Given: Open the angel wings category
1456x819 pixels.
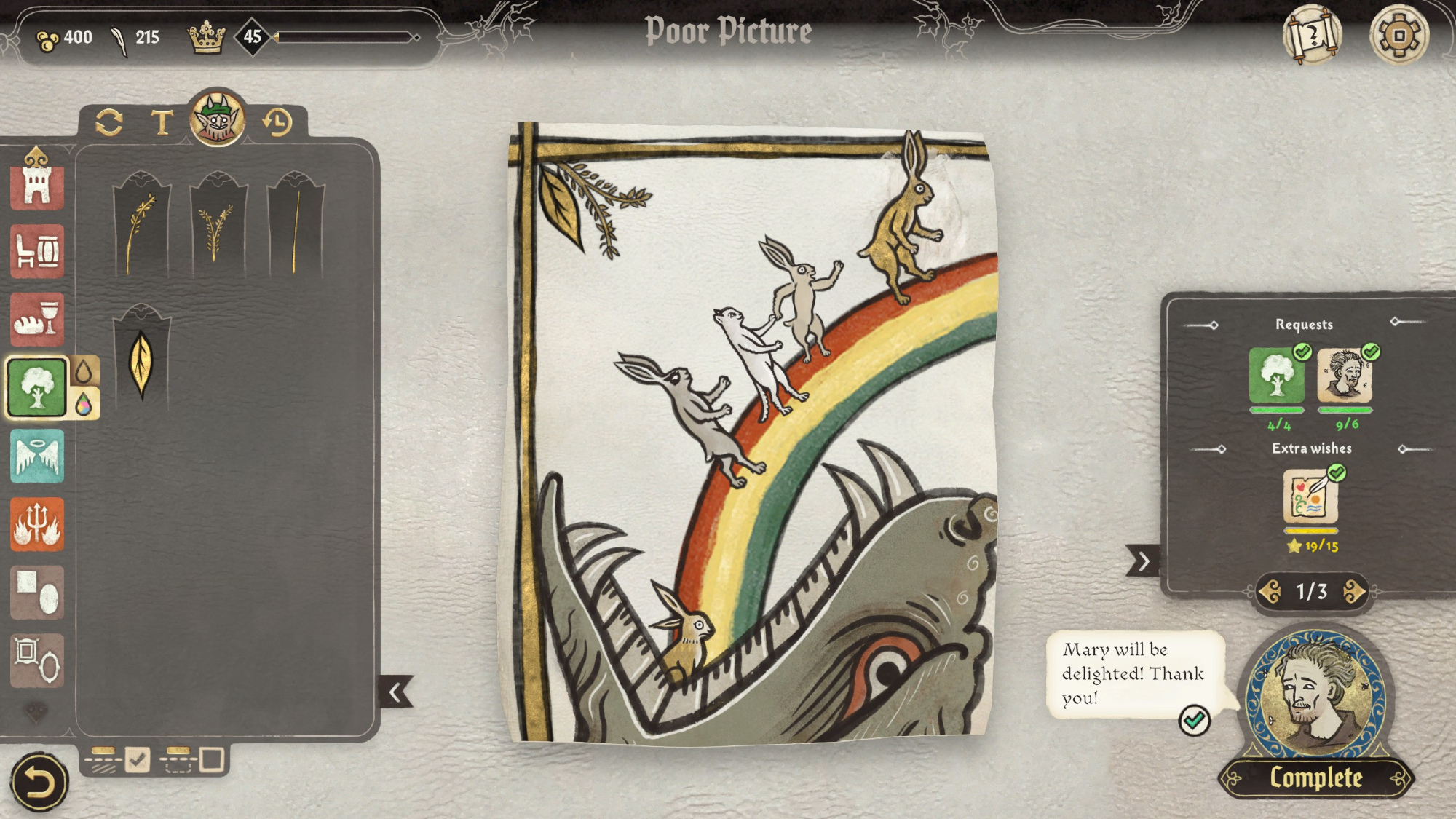Looking at the screenshot, I should coord(37,456).
